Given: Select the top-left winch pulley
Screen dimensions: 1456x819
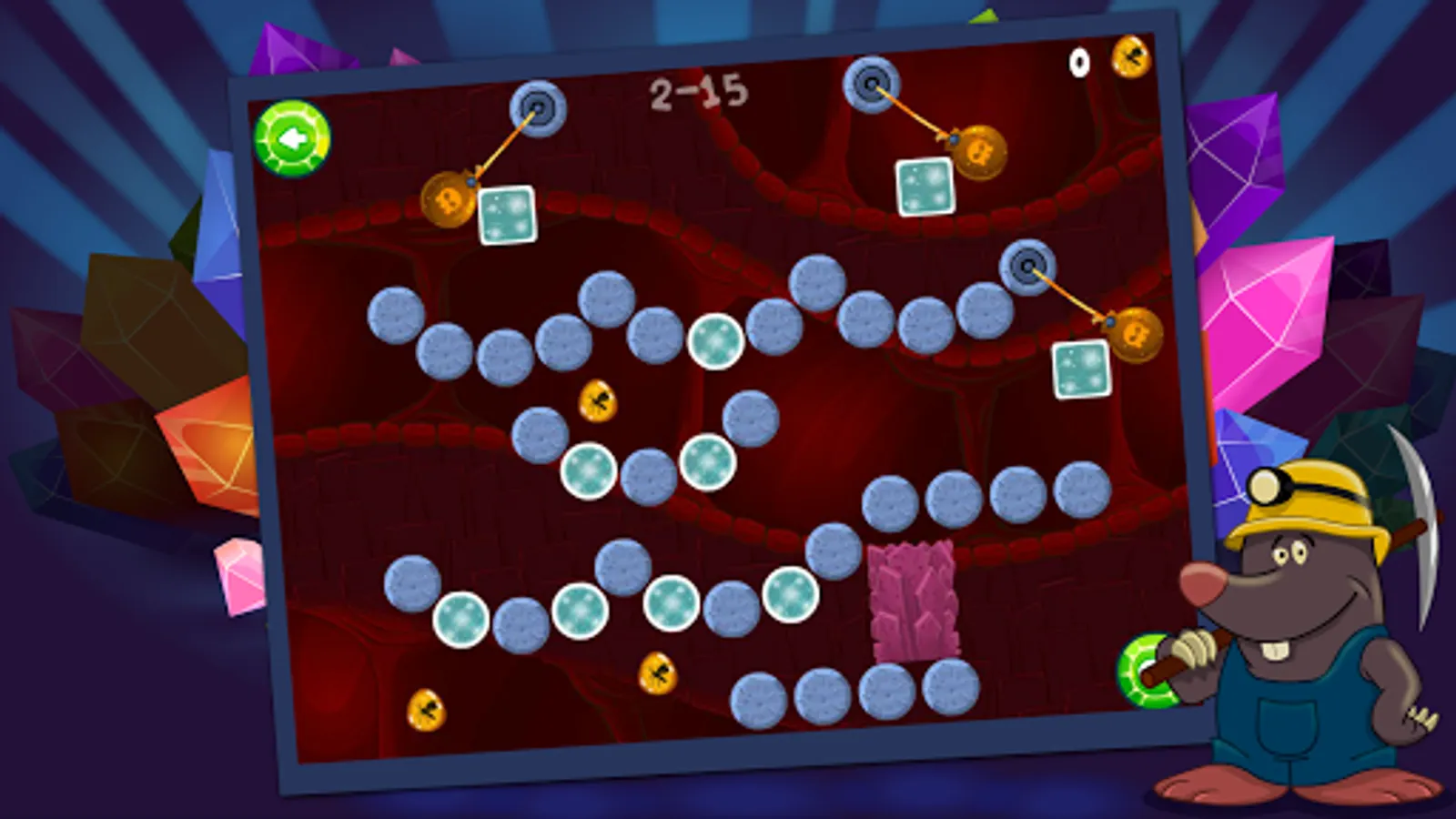Looking at the screenshot, I should pos(537,106).
